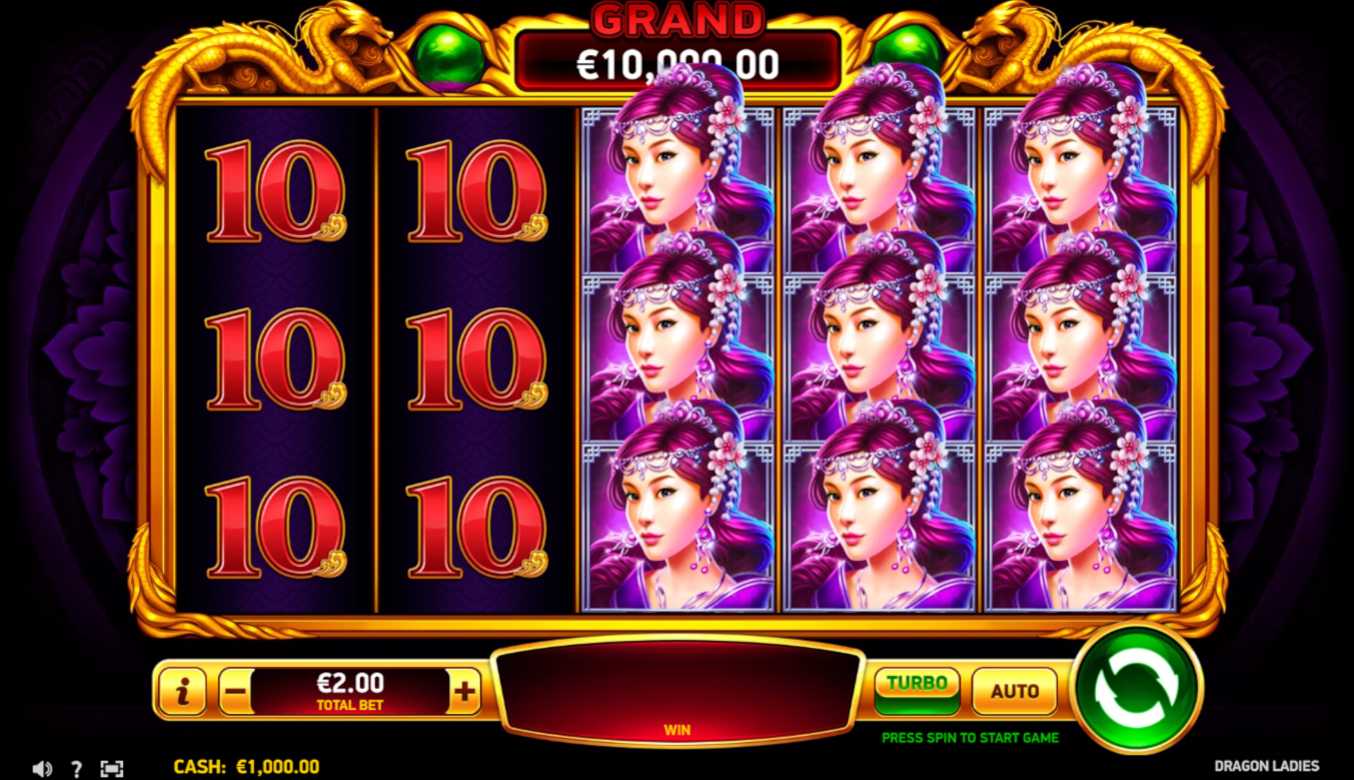This screenshot has width=1354, height=780.
Task: Increase total bet with the plus button
Action: (x=465, y=691)
